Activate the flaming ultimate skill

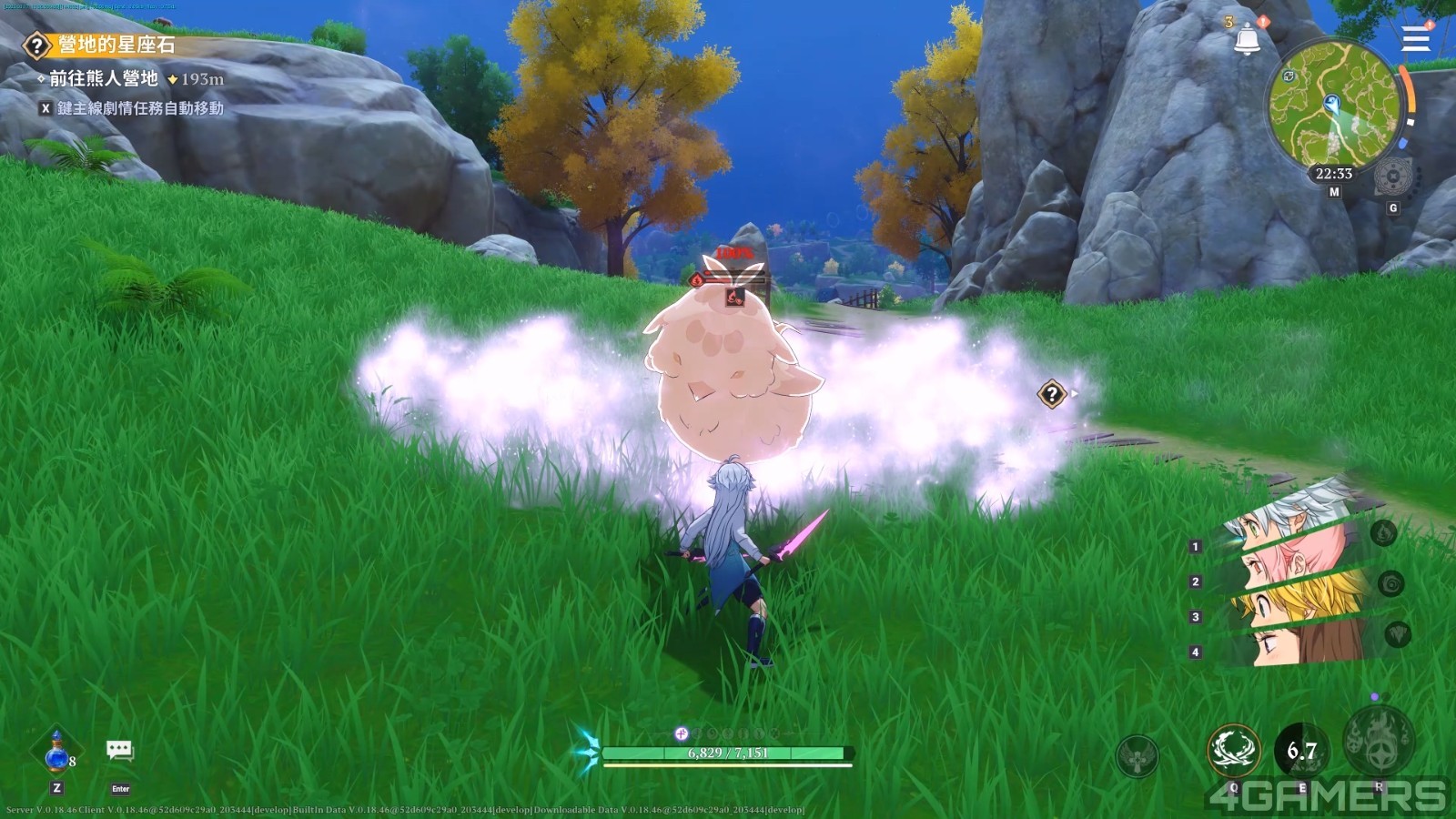pos(1379,739)
